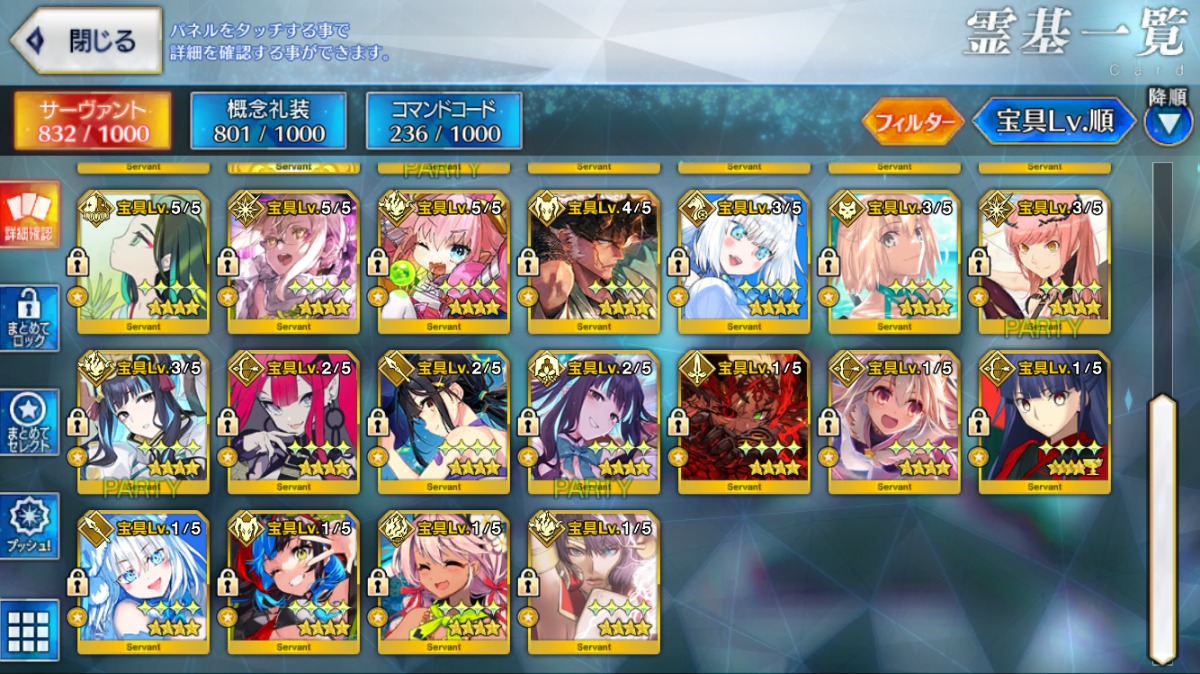Open the 概念礼装 tab

pyautogui.click(x=268, y=121)
